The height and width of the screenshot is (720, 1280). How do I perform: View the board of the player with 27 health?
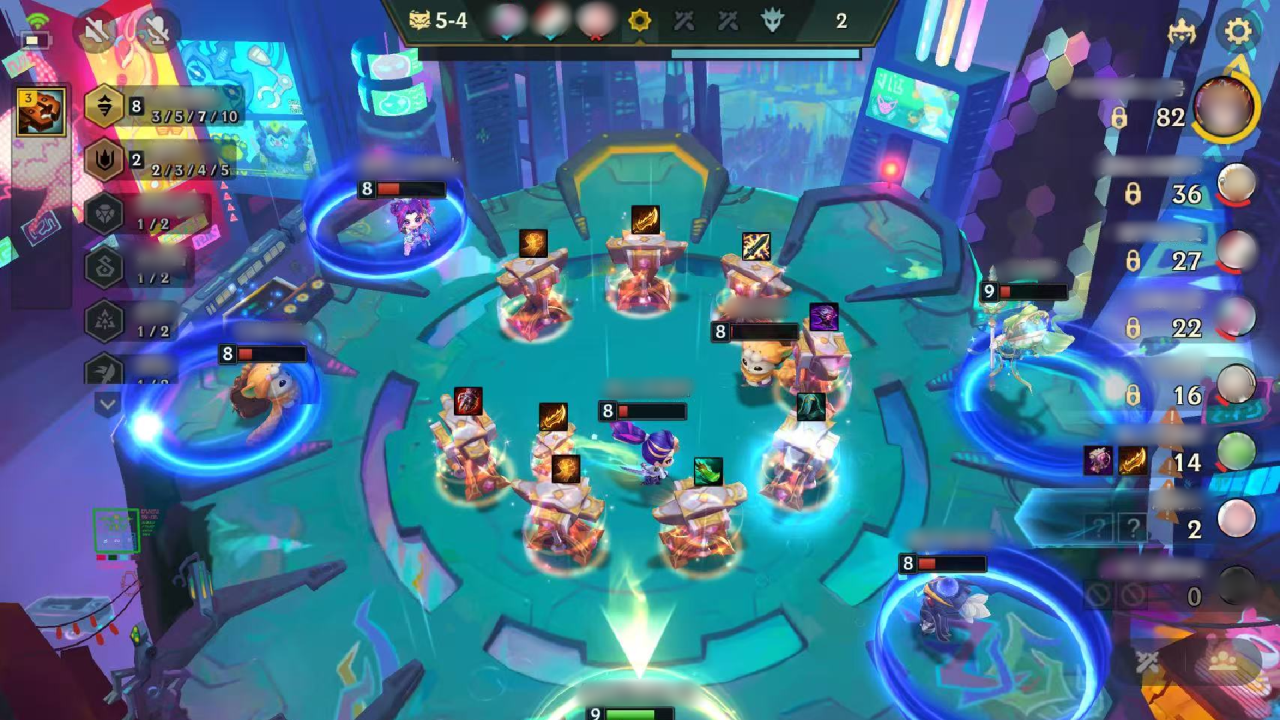1237,252
